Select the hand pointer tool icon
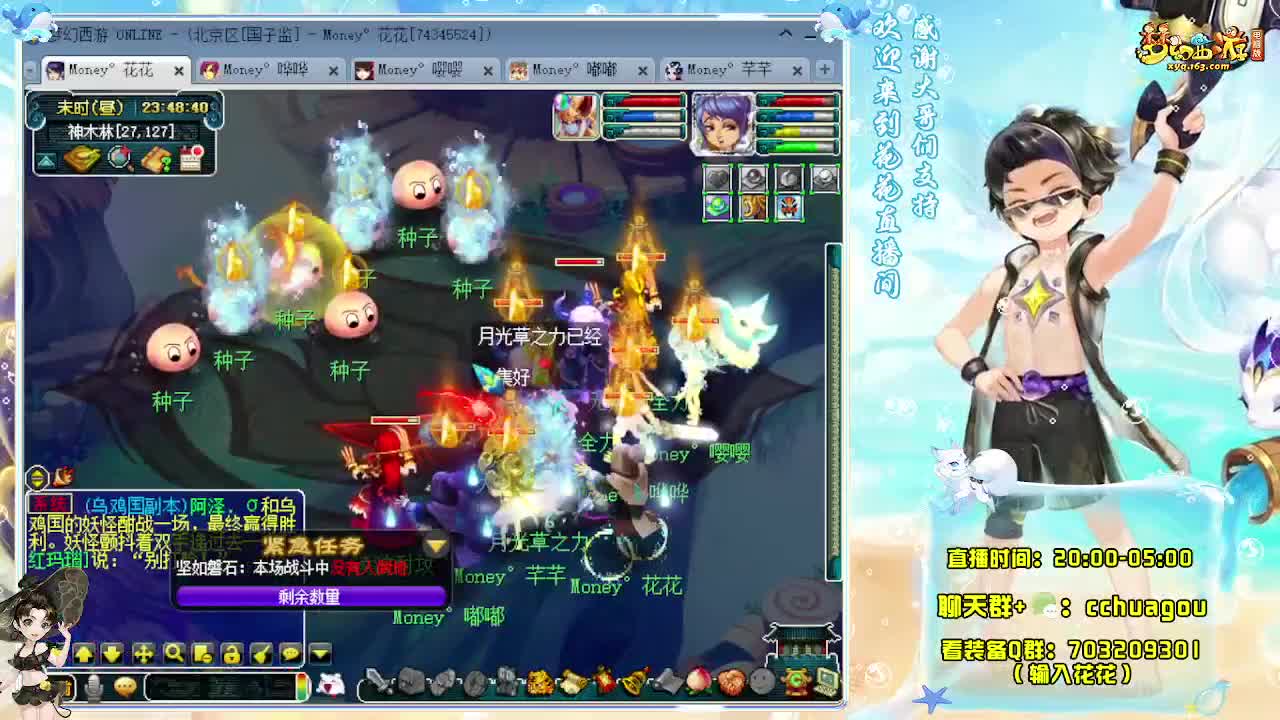The image size is (1280, 720). 262,653
